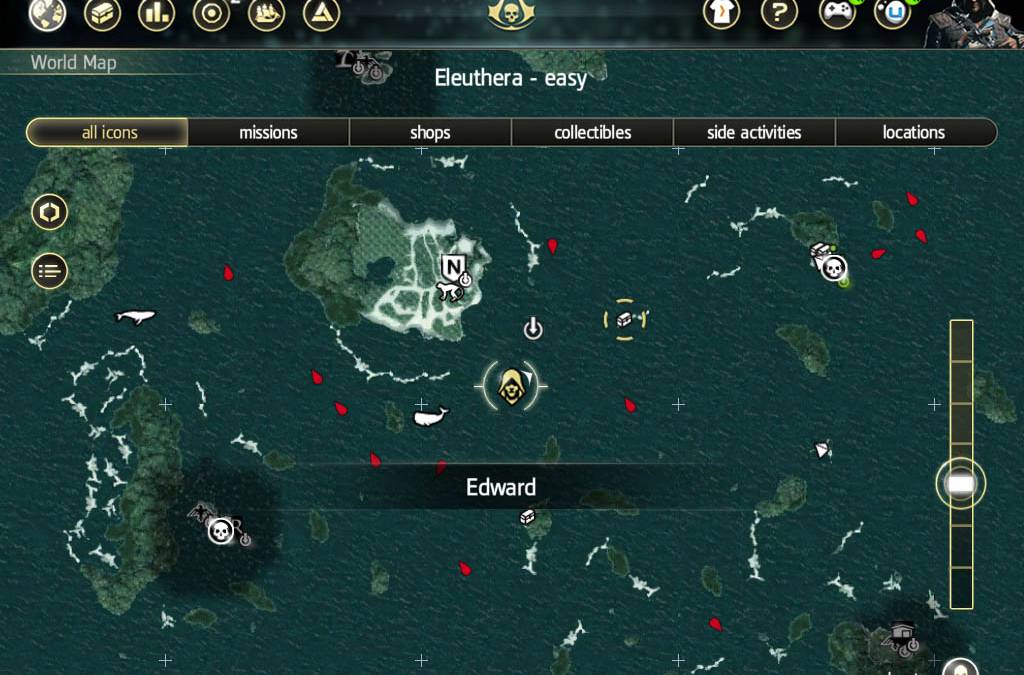Choose the locations filter tab
Viewport: 1024px width, 675px height.
914,132
